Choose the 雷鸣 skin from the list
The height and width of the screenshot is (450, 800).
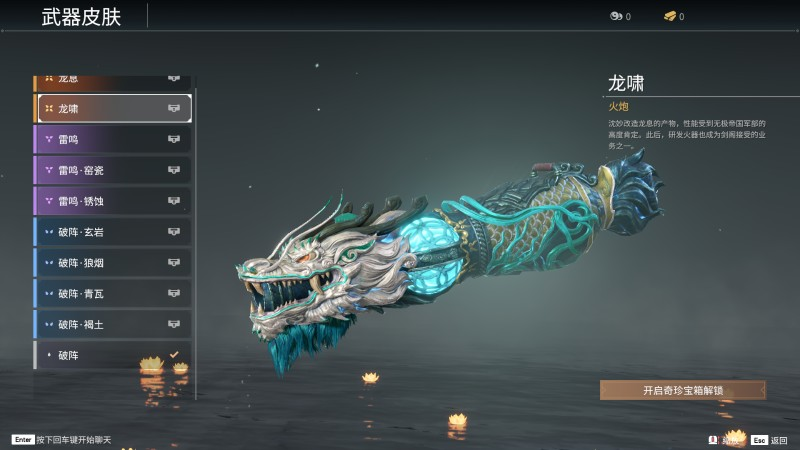click(x=113, y=139)
